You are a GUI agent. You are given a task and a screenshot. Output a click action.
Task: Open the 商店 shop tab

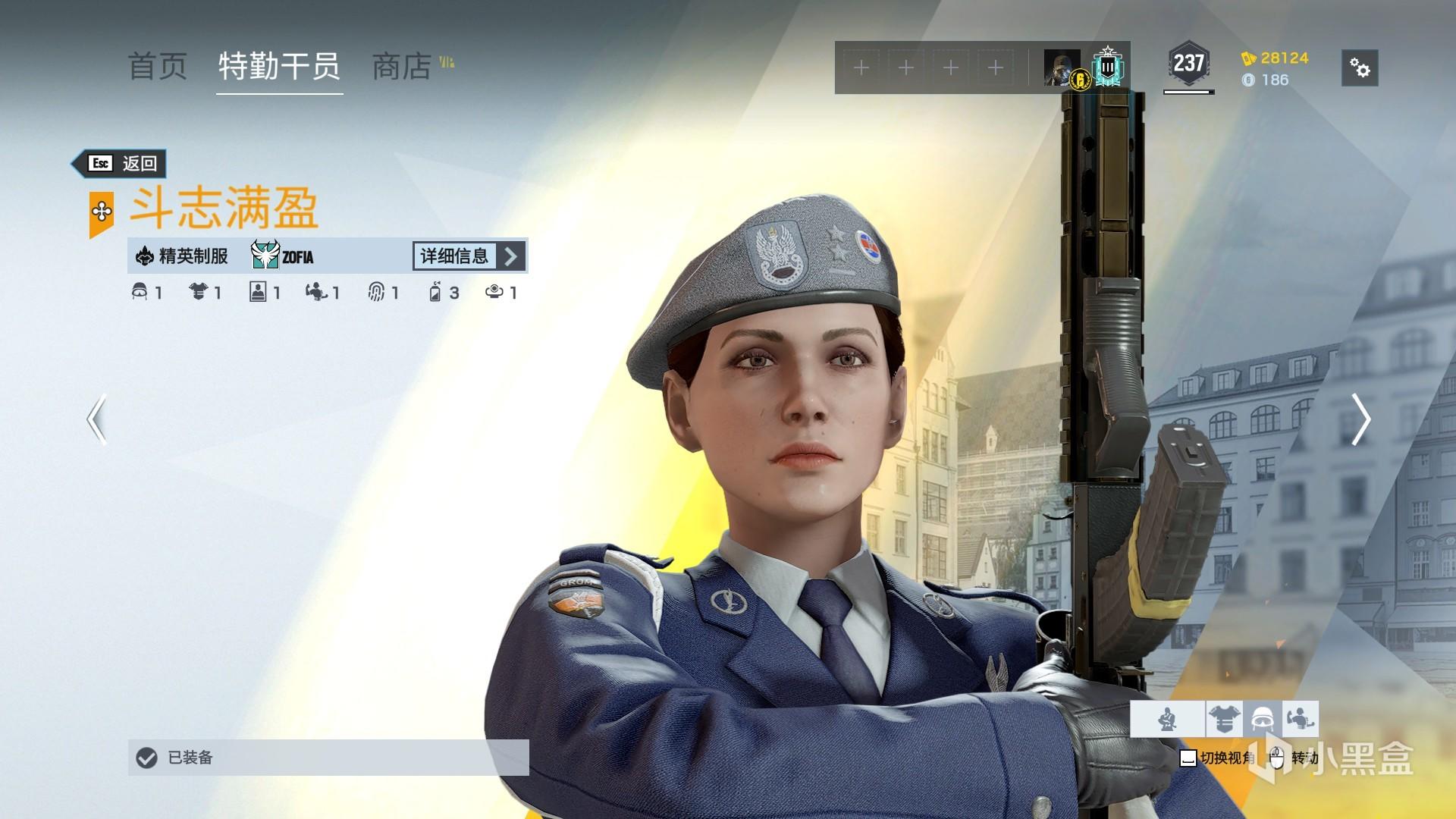(x=402, y=67)
